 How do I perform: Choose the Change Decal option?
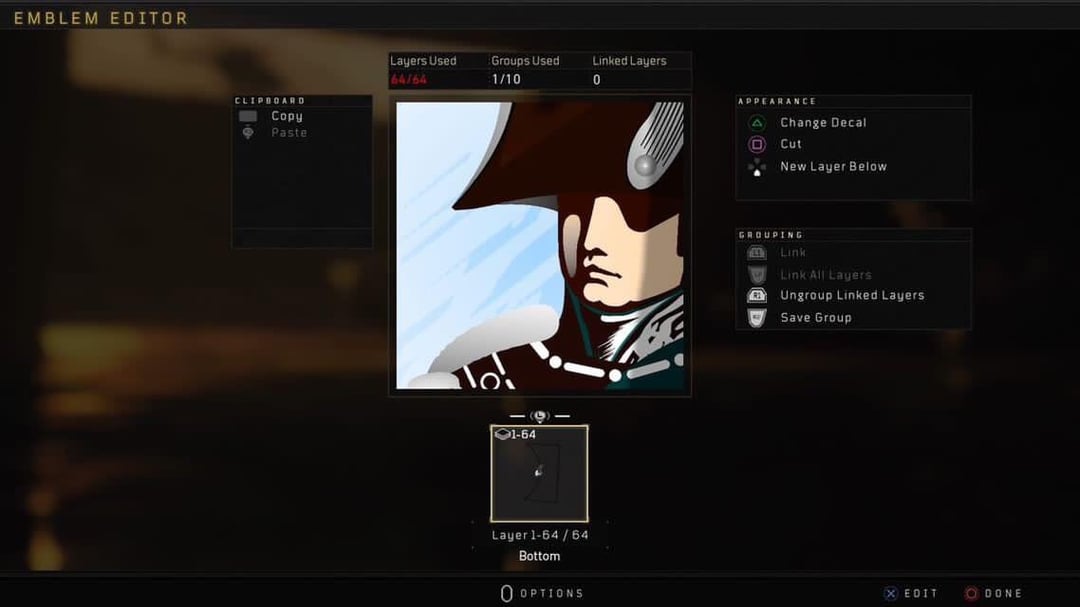pos(822,123)
